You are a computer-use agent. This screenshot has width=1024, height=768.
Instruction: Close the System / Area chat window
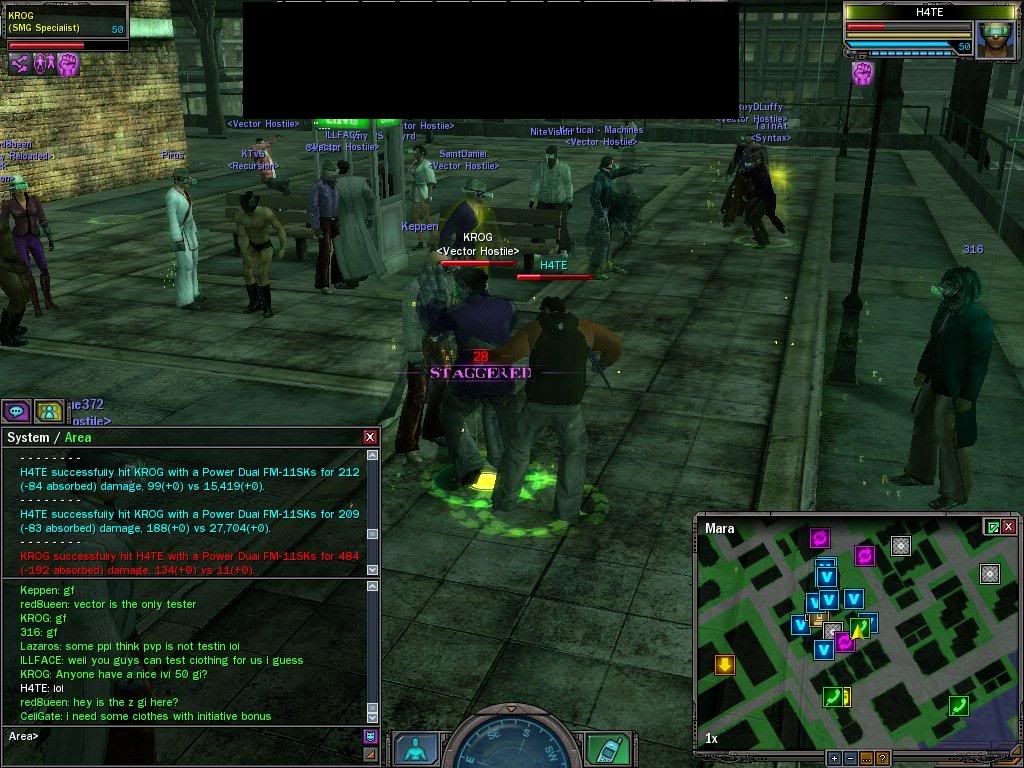370,437
